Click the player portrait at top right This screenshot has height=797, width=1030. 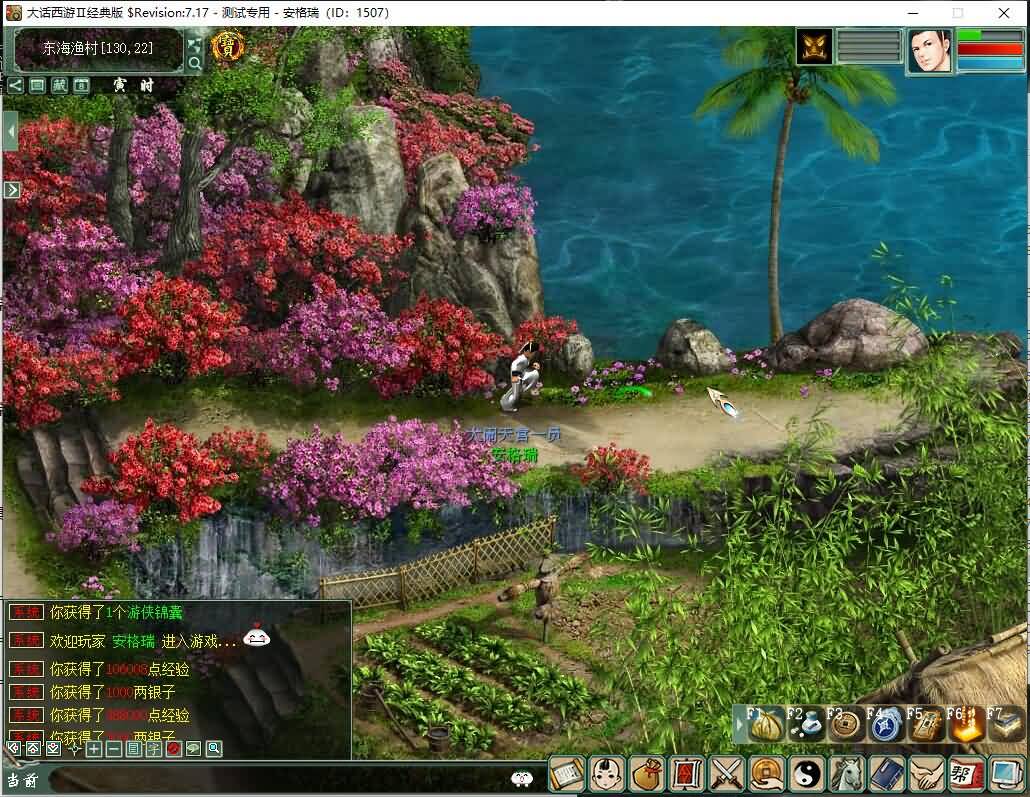(929, 50)
